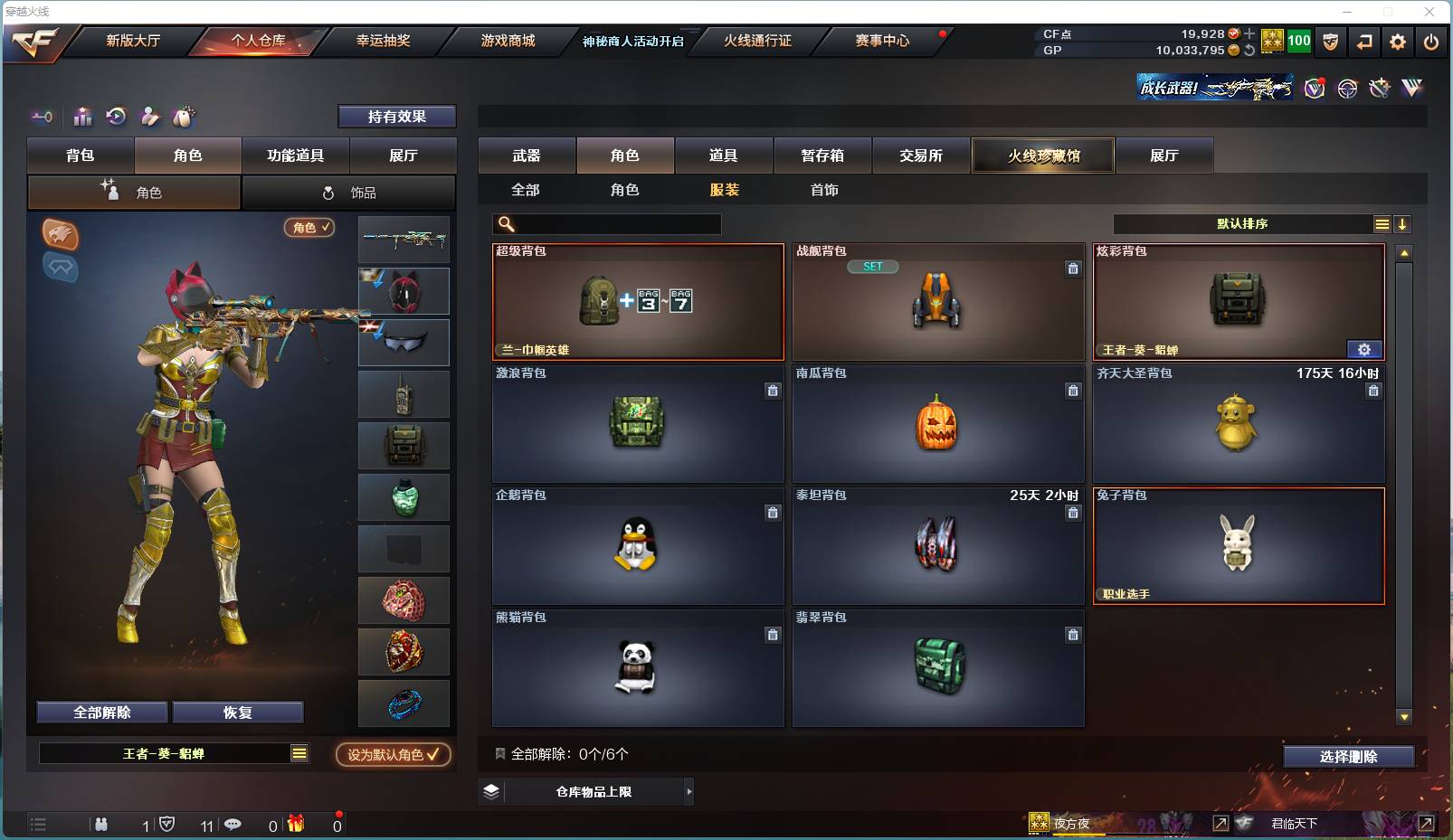The height and width of the screenshot is (840, 1453).
Task: Open the character name list menu beside 王者-葵-貂蝉
Action: coord(299,752)
